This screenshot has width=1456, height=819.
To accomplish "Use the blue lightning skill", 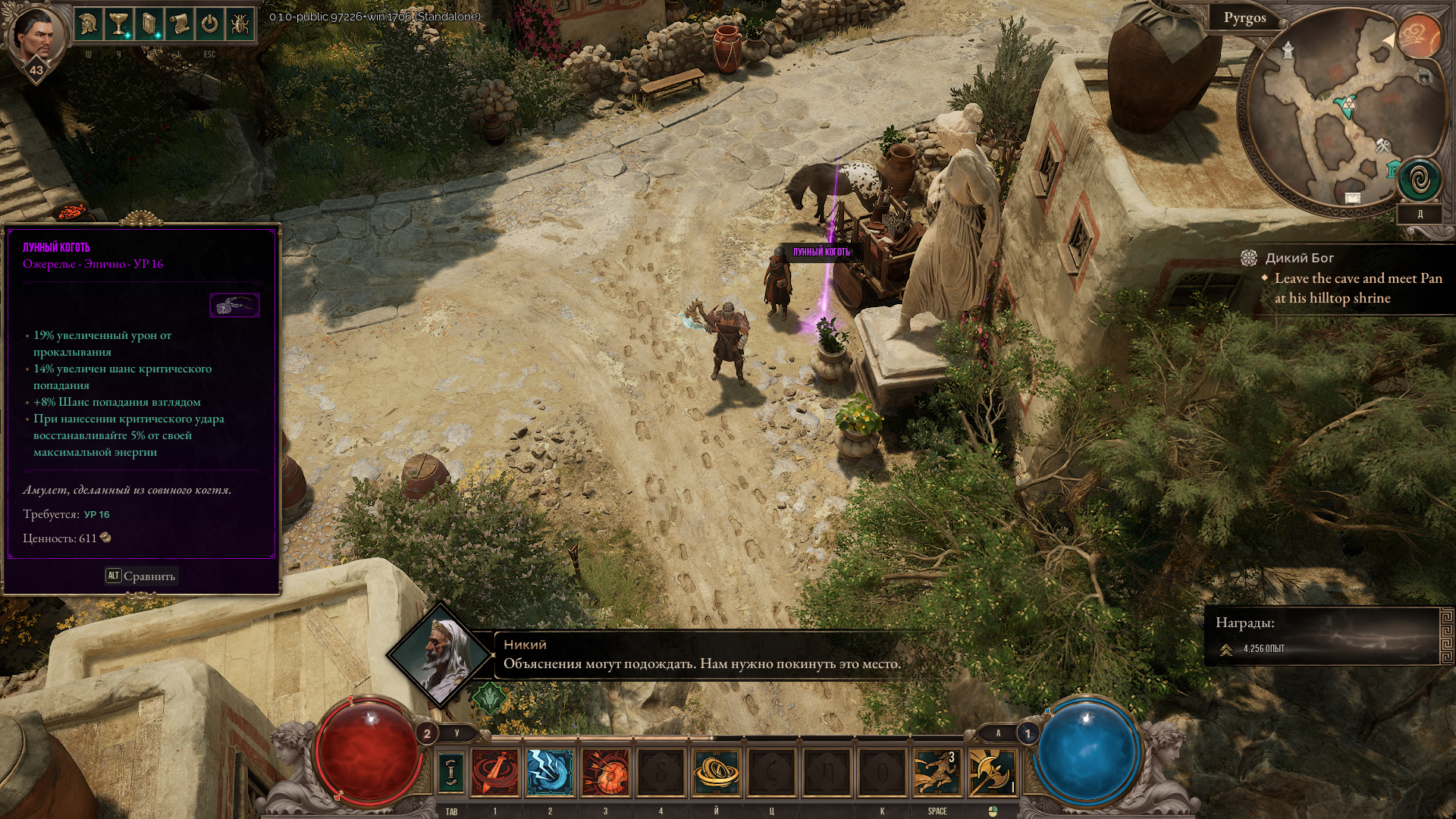I will coord(551,772).
